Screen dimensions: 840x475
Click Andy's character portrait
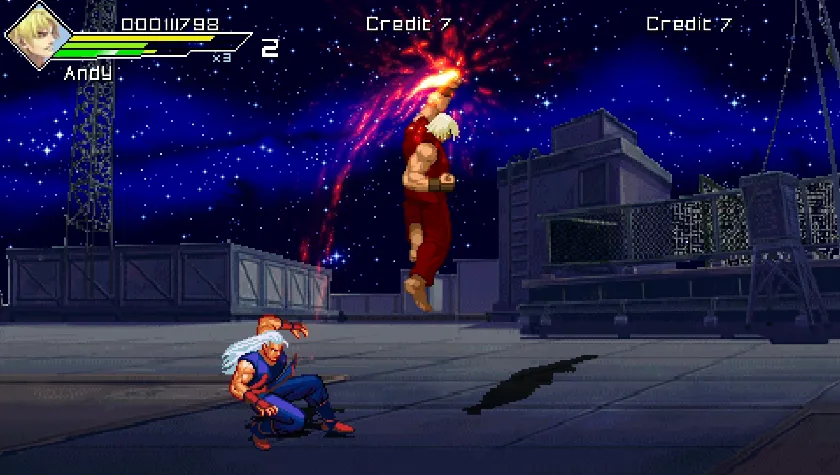tap(32, 36)
